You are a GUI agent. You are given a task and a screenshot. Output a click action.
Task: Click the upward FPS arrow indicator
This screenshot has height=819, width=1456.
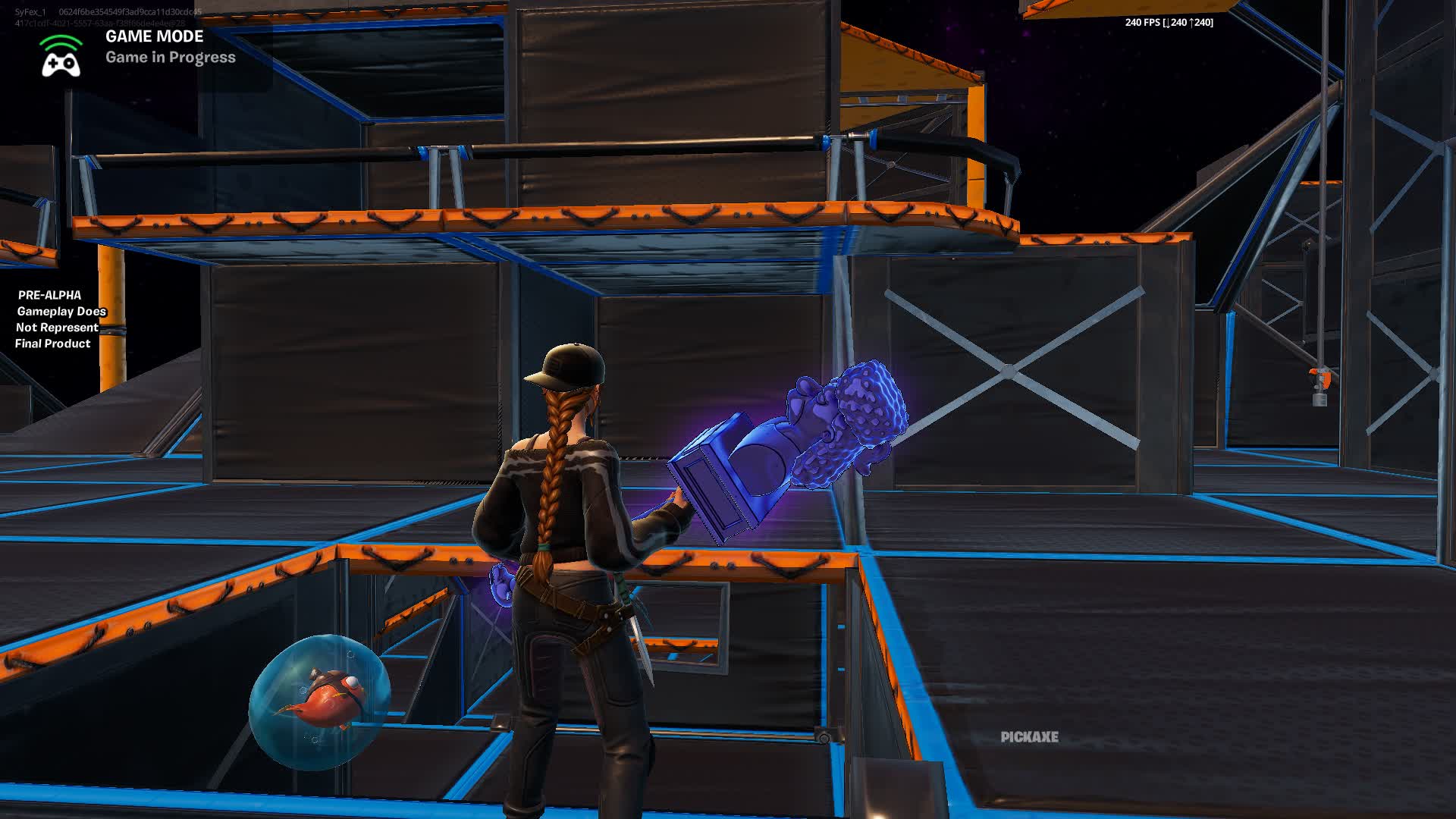[x=1191, y=24]
